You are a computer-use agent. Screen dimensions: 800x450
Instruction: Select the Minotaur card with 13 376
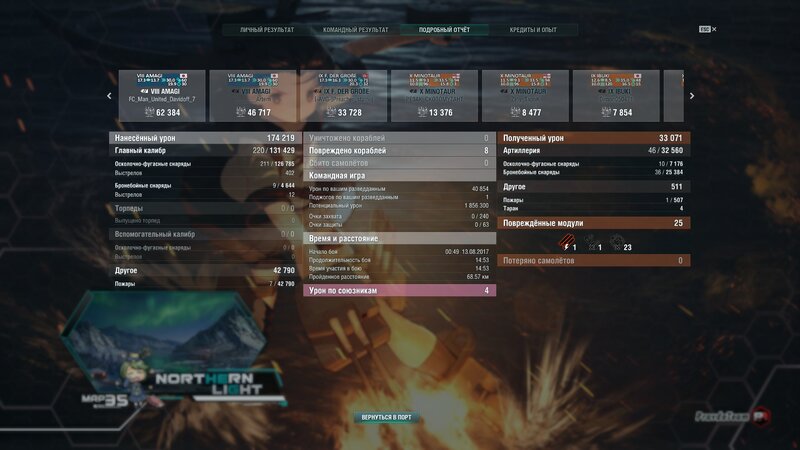pos(434,96)
